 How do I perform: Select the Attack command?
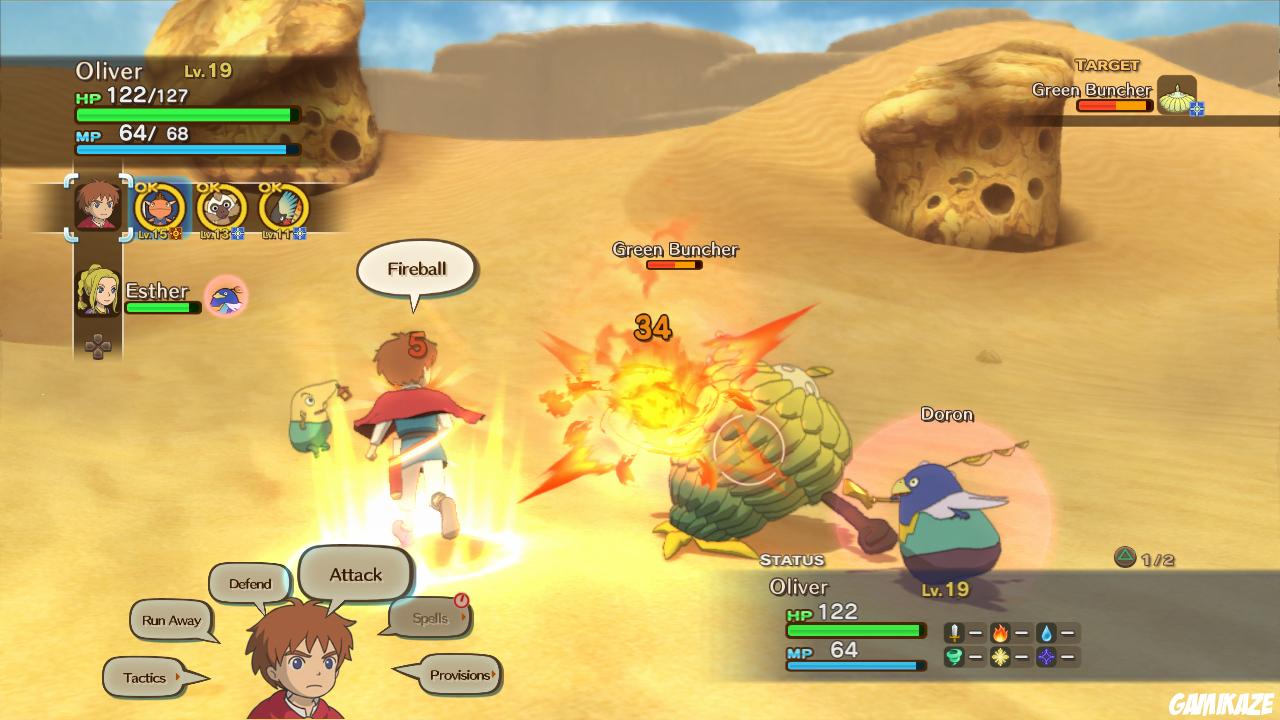(x=355, y=574)
